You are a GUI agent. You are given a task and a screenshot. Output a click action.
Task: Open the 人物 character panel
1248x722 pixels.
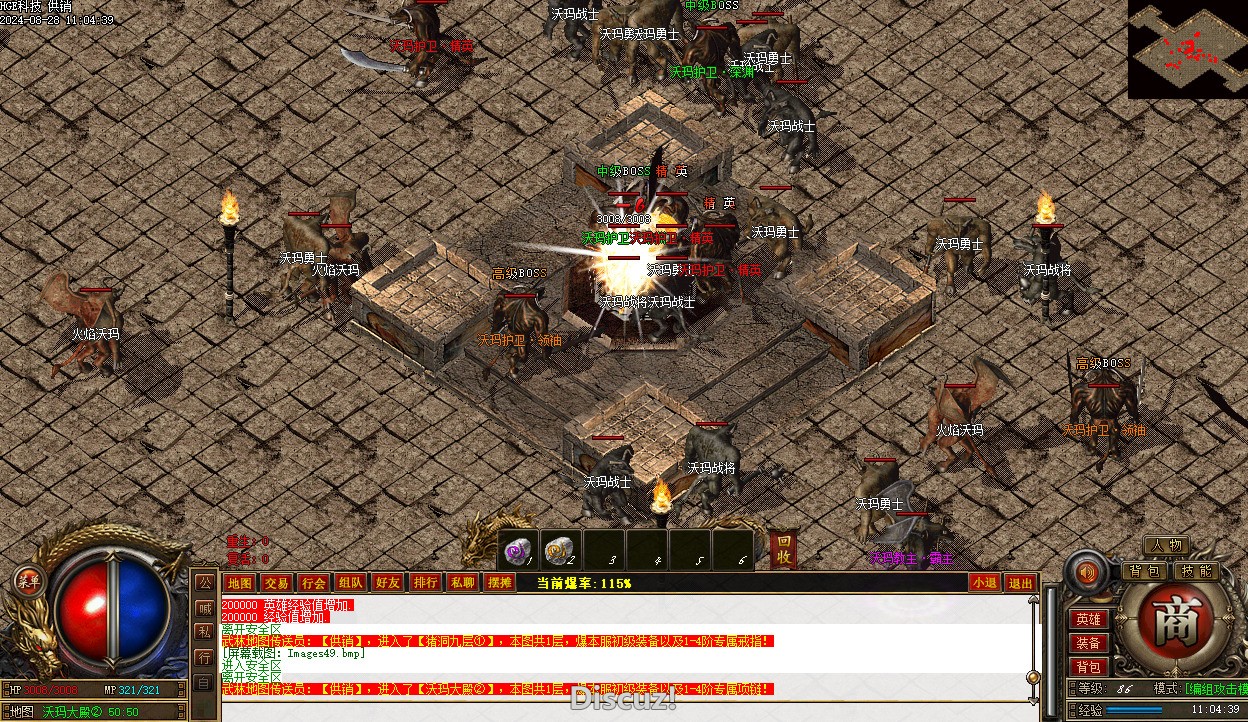1166,546
